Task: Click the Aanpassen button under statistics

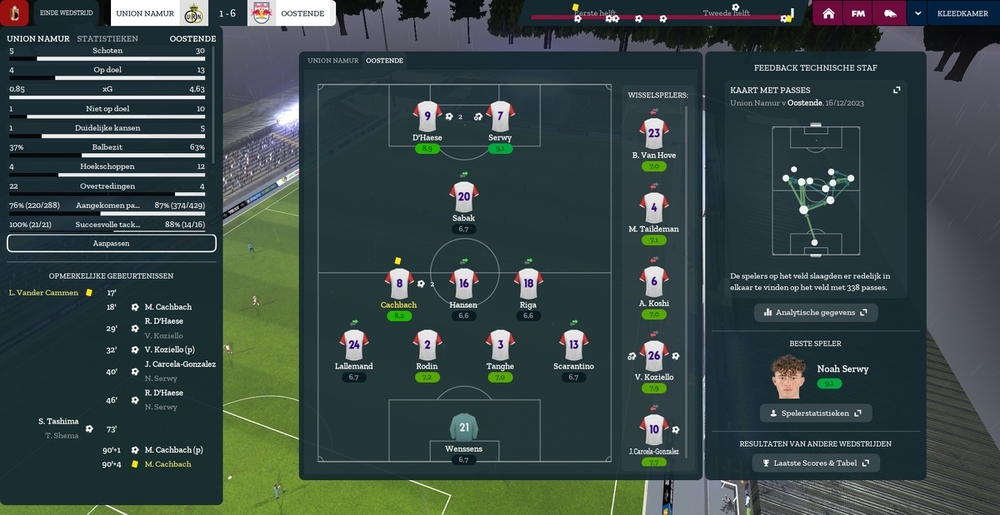Action: pos(112,243)
